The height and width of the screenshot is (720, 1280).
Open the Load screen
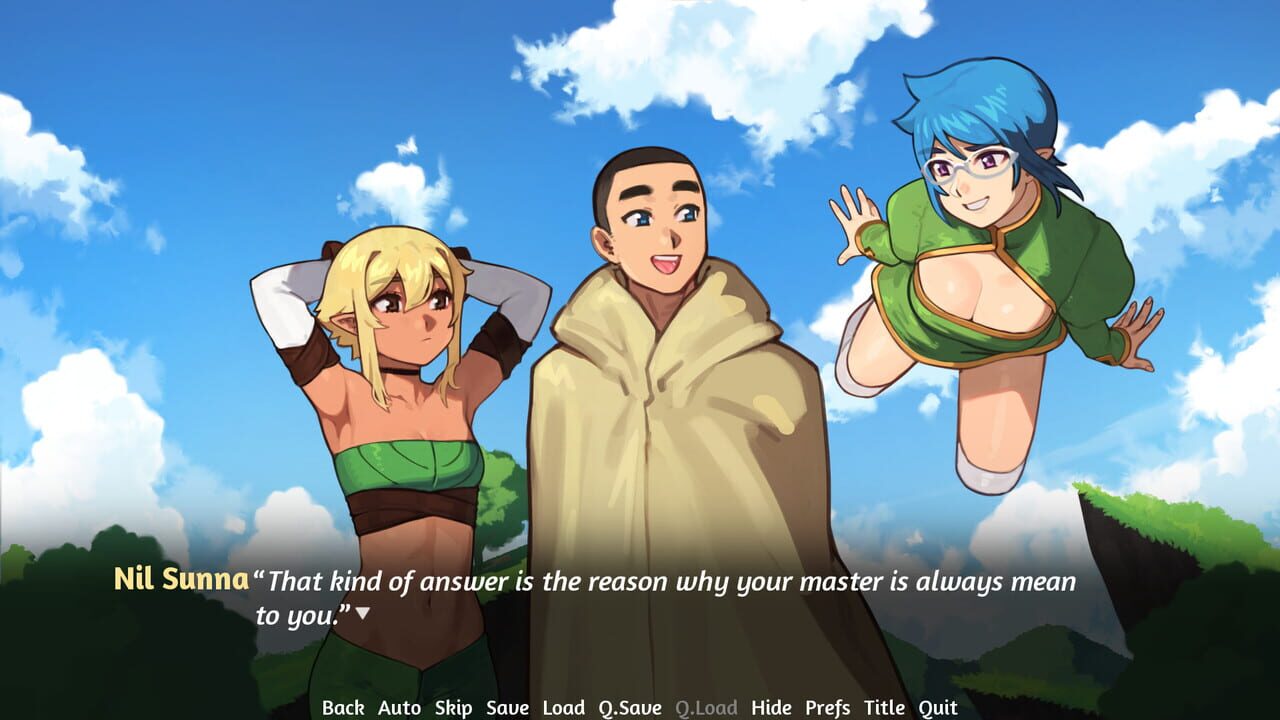pyautogui.click(x=564, y=707)
